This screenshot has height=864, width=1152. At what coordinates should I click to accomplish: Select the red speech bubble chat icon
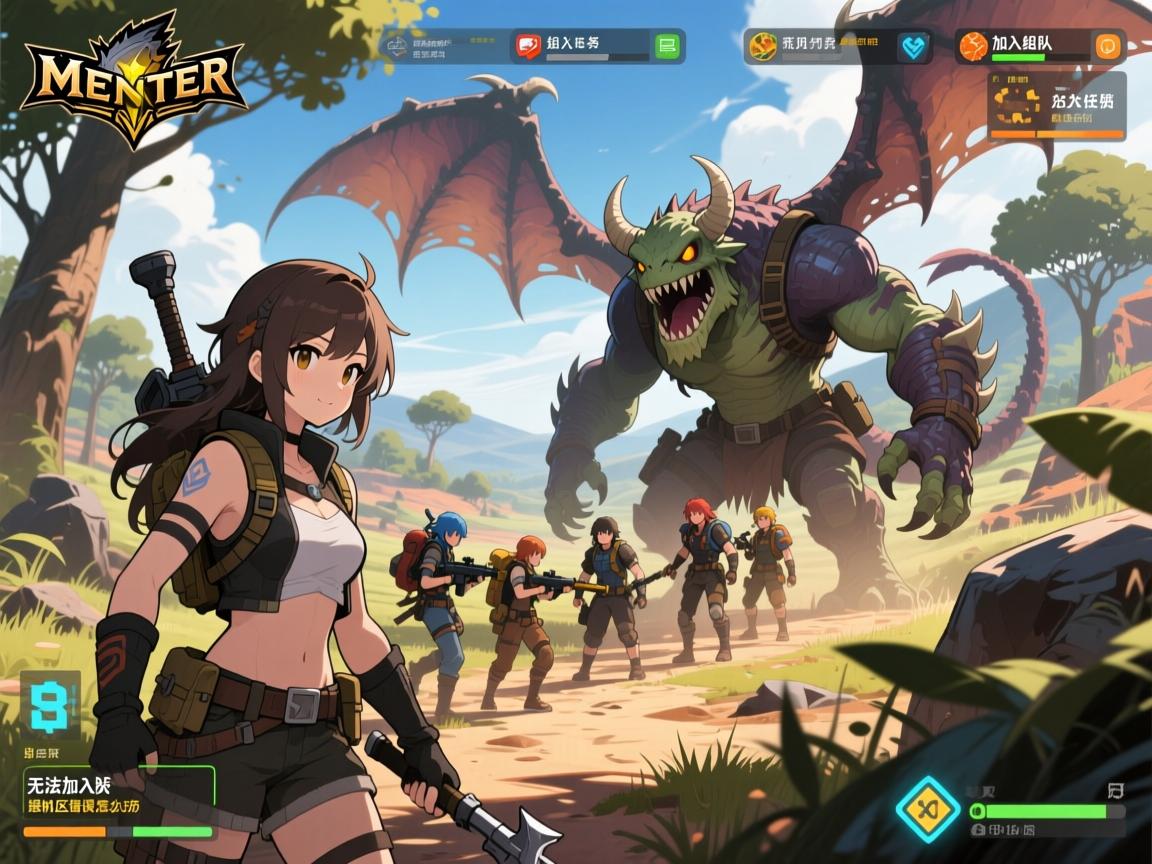tap(527, 45)
